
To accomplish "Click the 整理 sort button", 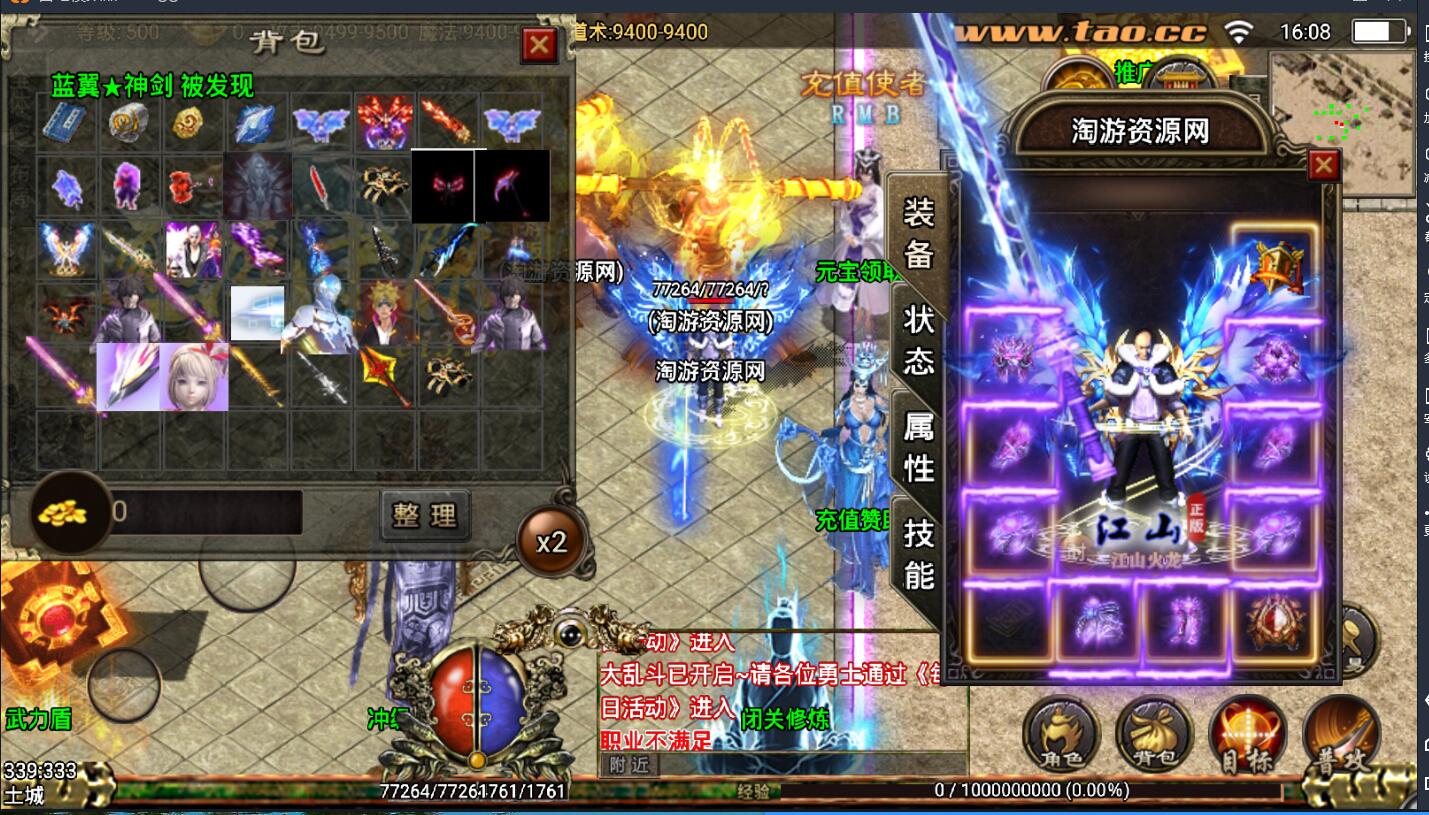I will click(x=425, y=515).
